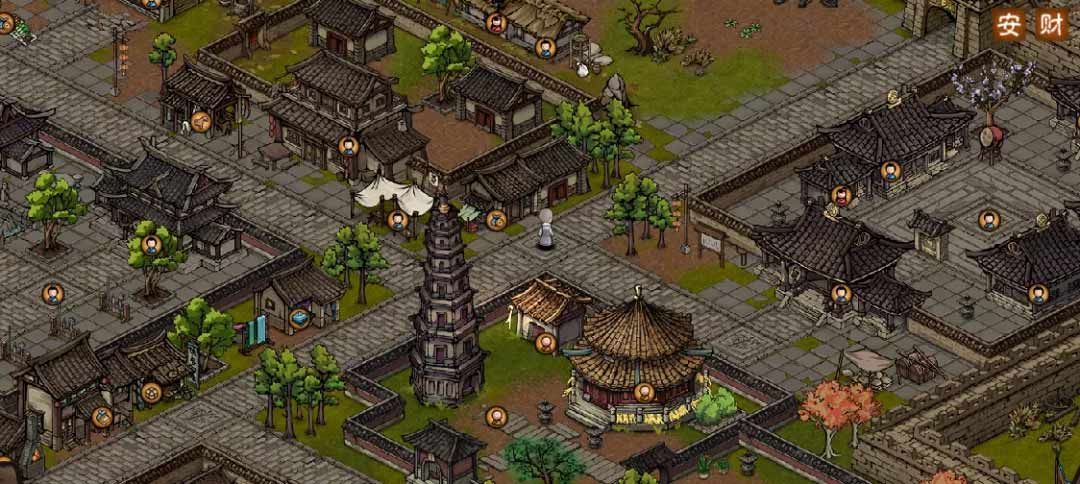Image resolution: width=1080 pixels, height=484 pixels.
Task: Select the horn marker on the small stall
Action: tap(202, 122)
